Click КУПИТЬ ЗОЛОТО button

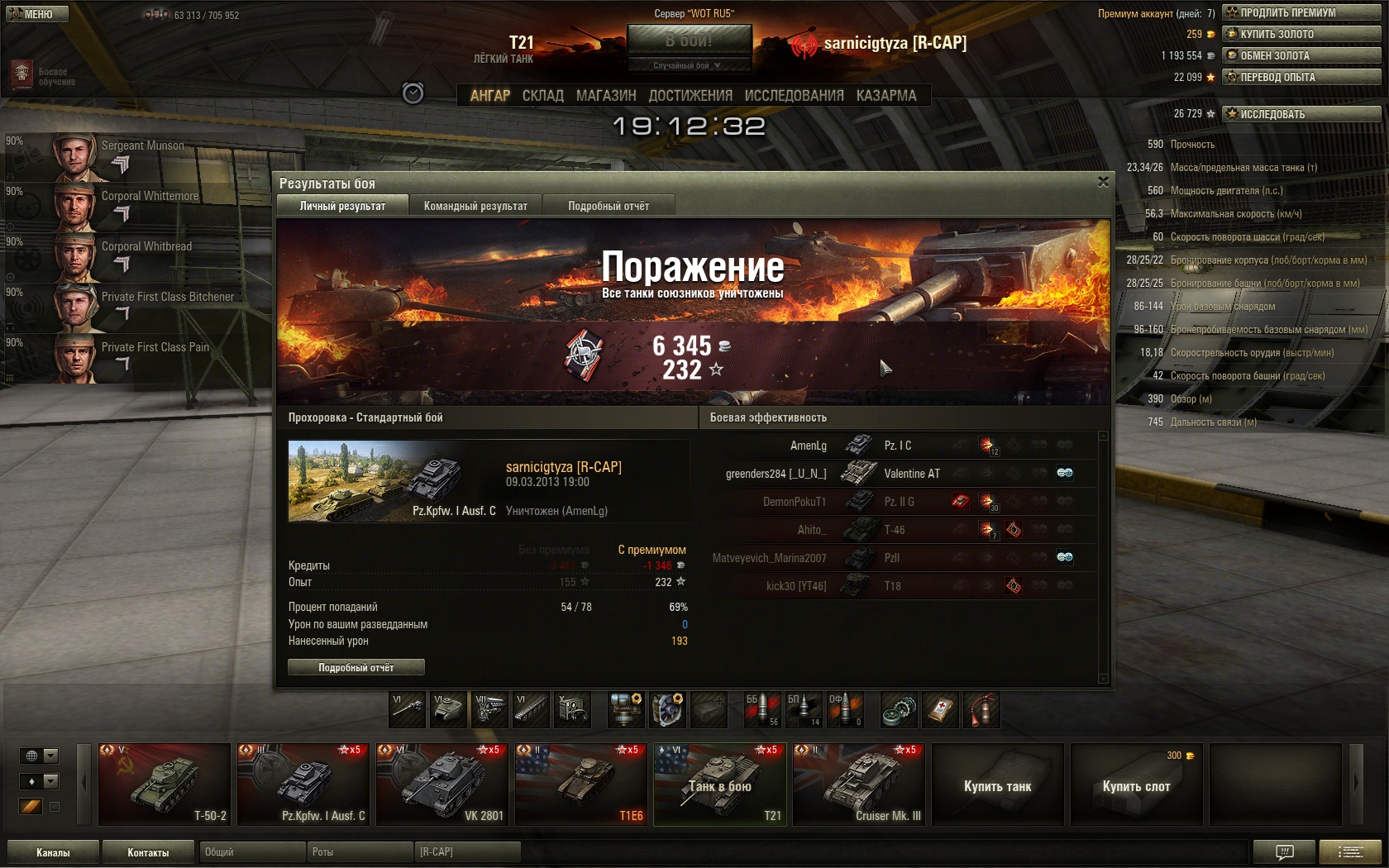[1301, 34]
